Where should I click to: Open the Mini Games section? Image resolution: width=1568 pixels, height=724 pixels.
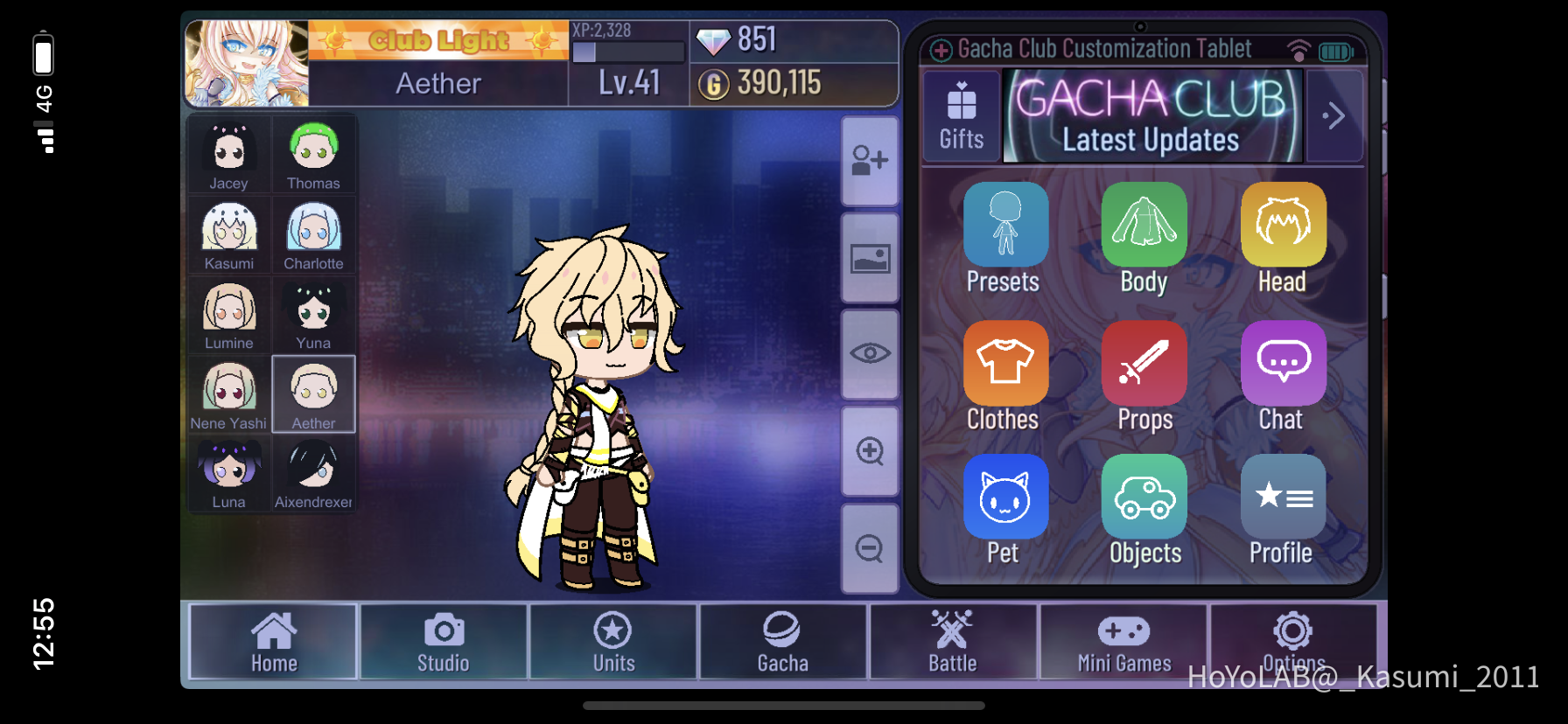[x=1123, y=643]
